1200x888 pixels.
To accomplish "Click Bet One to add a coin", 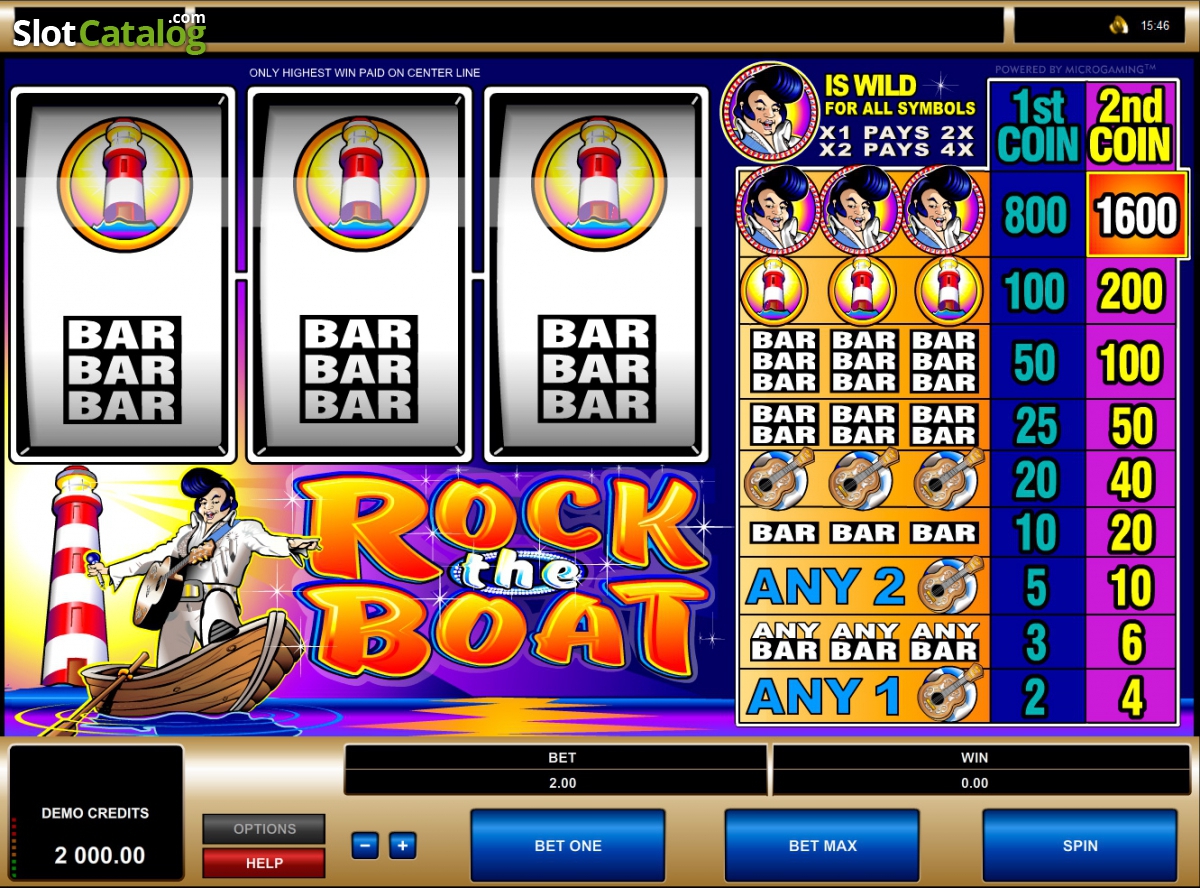I will tap(567, 845).
